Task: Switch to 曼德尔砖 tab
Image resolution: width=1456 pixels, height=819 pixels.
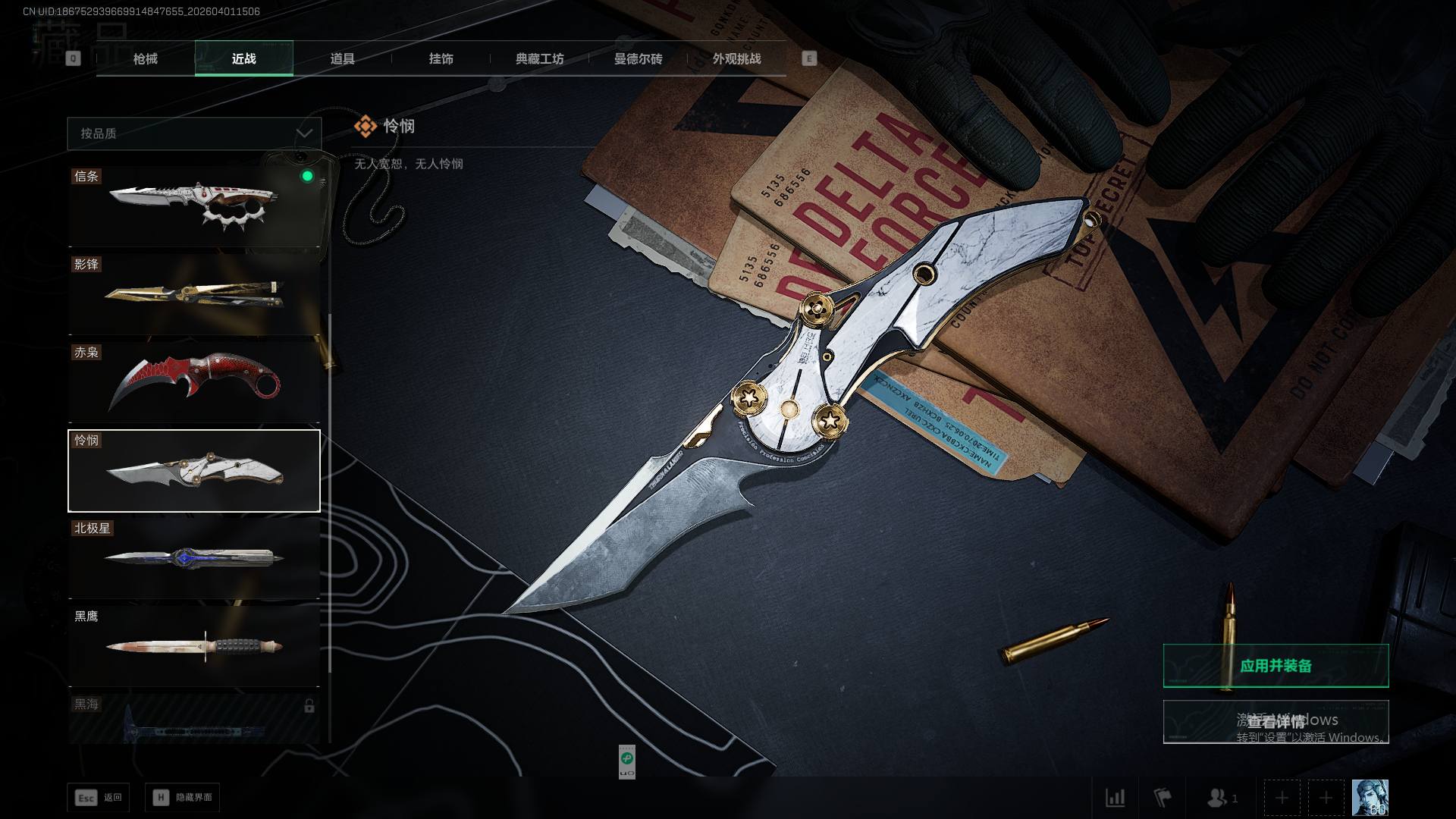Action: [x=638, y=59]
